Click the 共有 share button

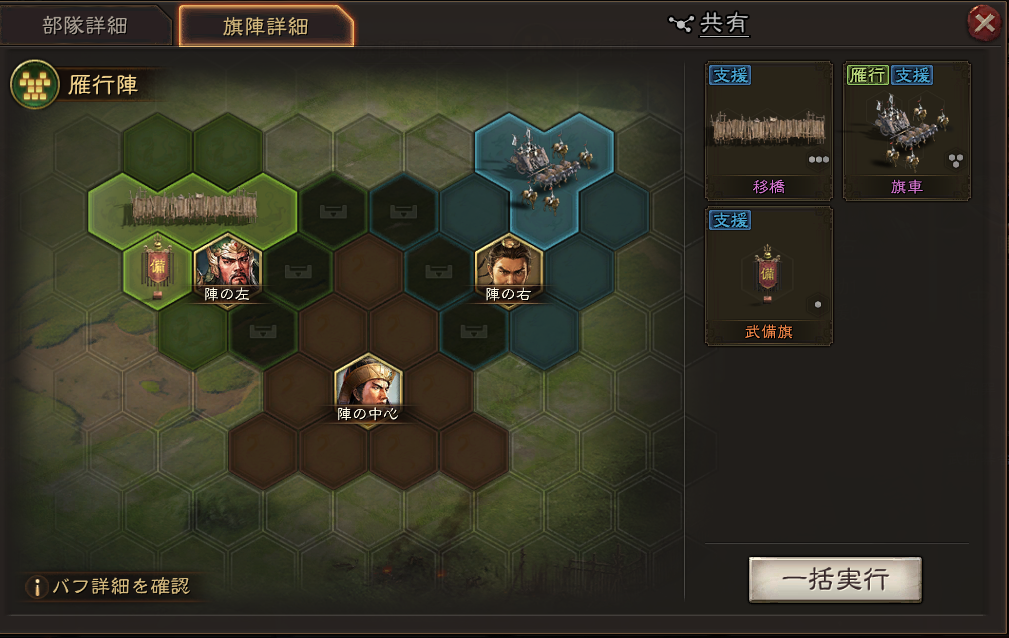click(712, 24)
